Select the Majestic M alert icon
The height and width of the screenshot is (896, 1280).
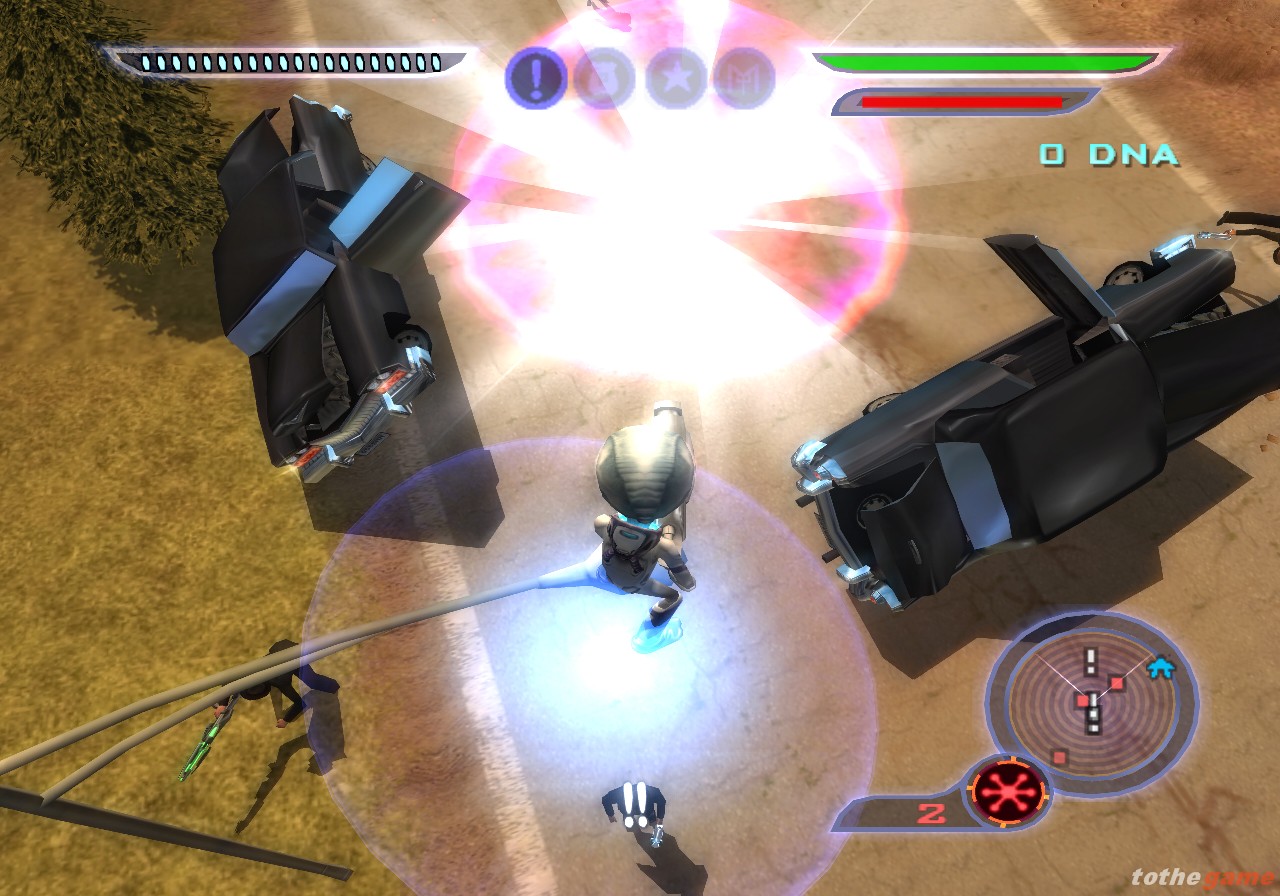(744, 78)
